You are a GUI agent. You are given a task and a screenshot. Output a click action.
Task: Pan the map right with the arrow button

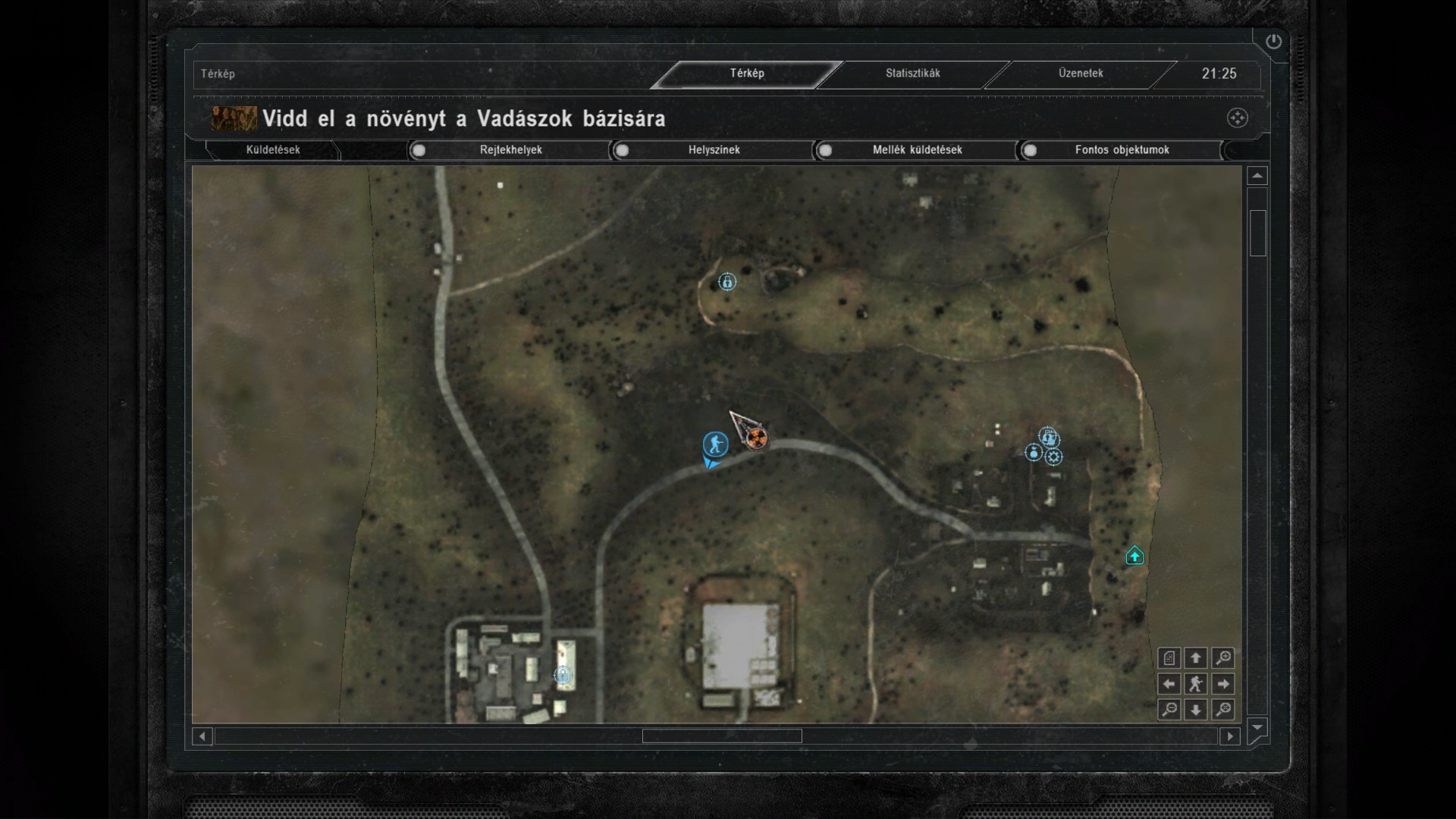[1222, 684]
